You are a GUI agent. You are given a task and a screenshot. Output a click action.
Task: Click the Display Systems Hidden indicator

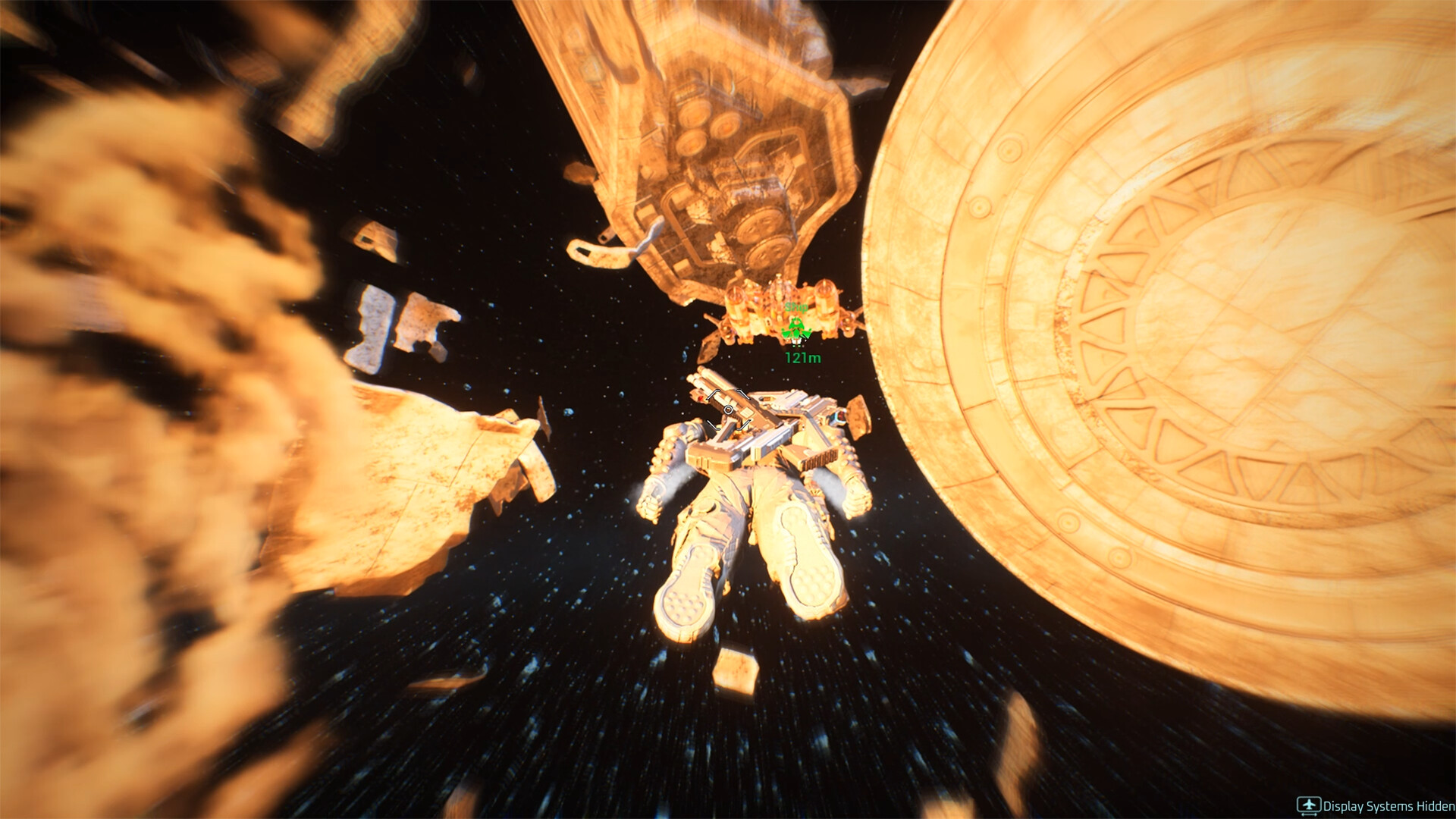click(x=1375, y=806)
